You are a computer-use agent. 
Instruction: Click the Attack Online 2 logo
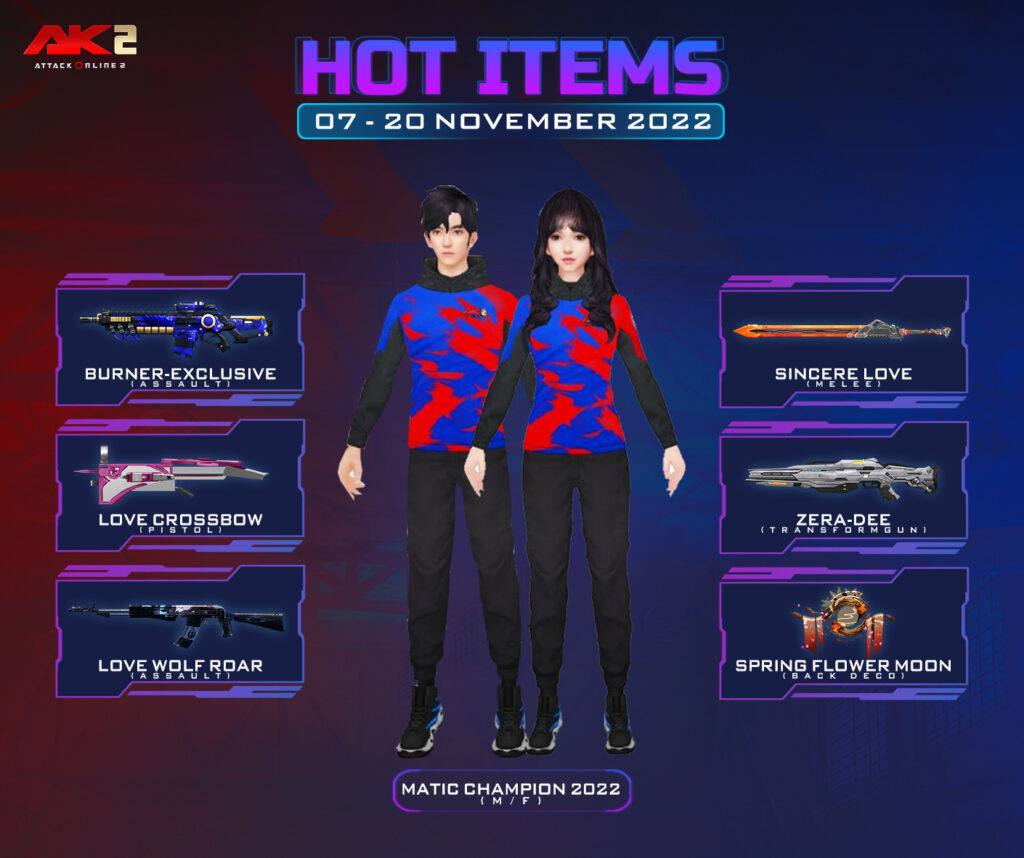point(80,47)
